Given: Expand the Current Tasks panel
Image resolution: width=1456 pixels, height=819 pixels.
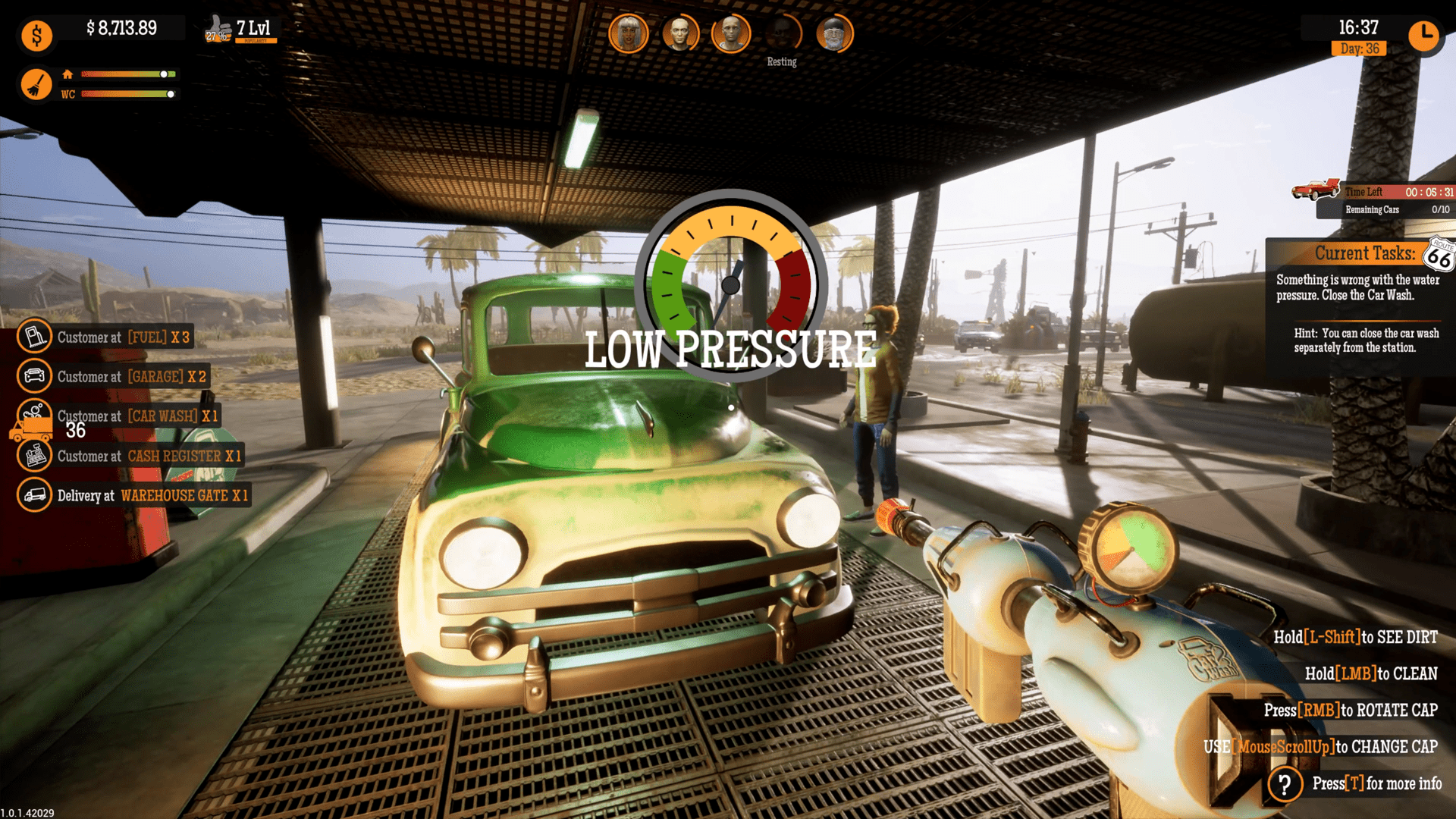Looking at the screenshot, I should 1365,253.
